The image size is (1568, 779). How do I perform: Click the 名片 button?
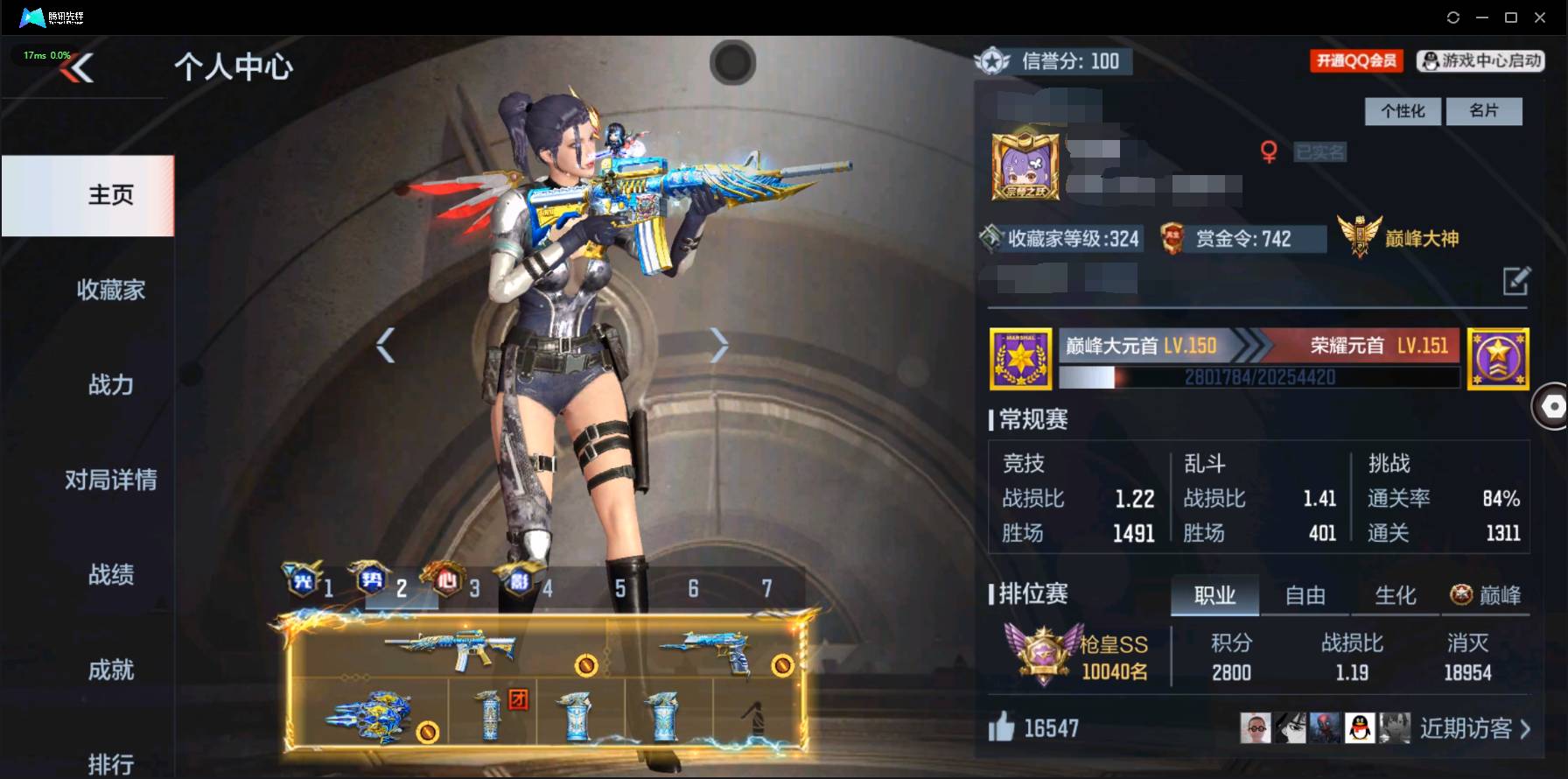pyautogui.click(x=1485, y=111)
